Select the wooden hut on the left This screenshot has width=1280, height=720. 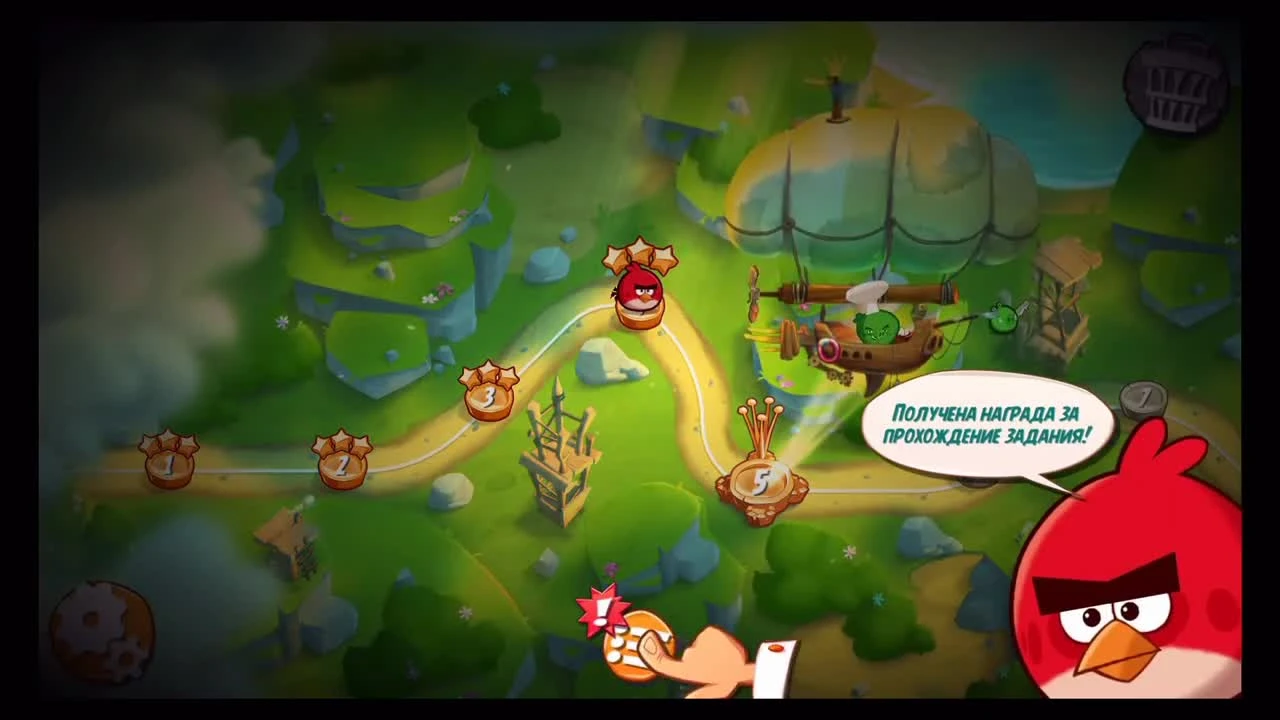tap(285, 545)
